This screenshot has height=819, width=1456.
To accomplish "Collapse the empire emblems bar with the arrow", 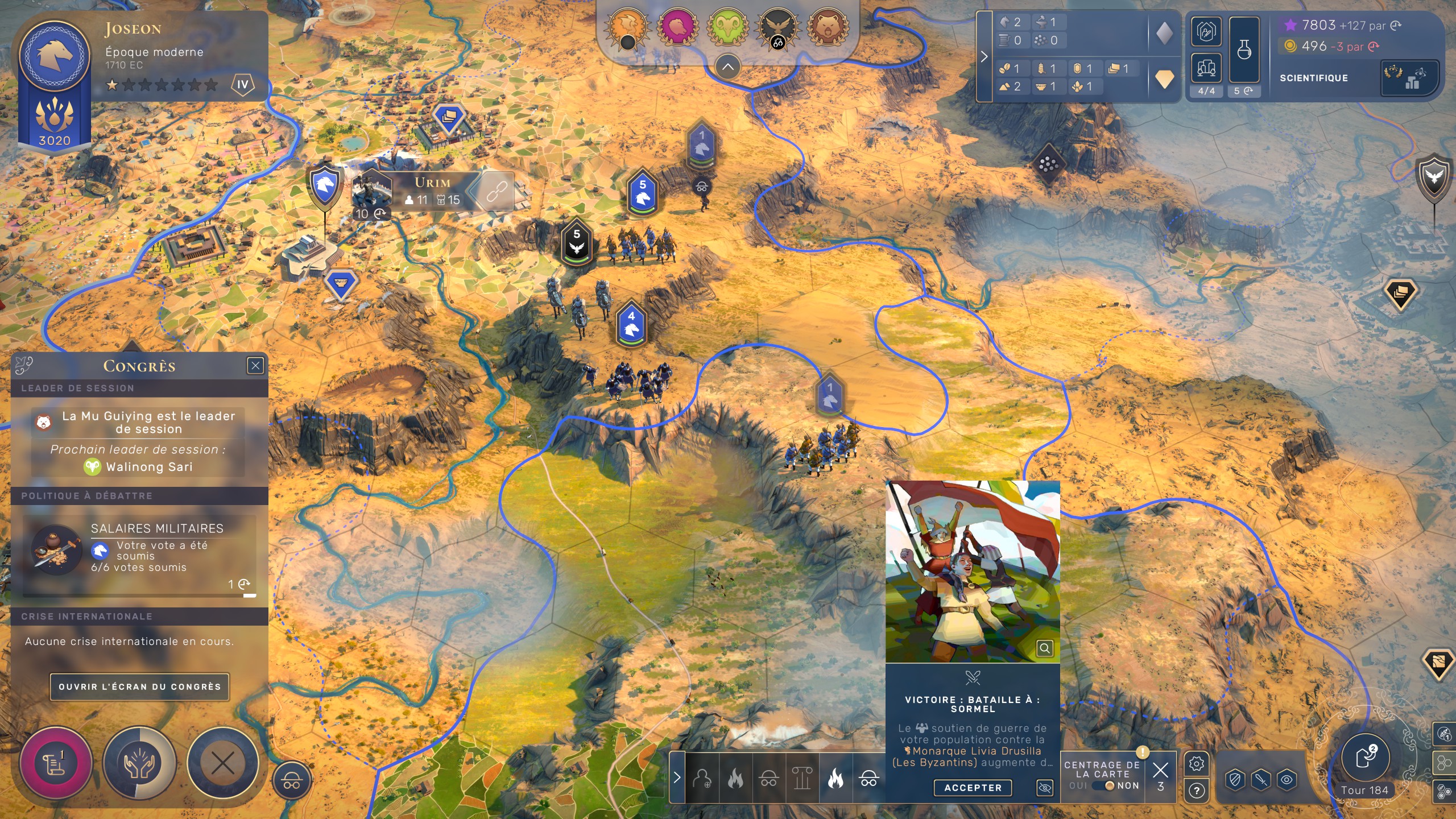I will [x=727, y=67].
